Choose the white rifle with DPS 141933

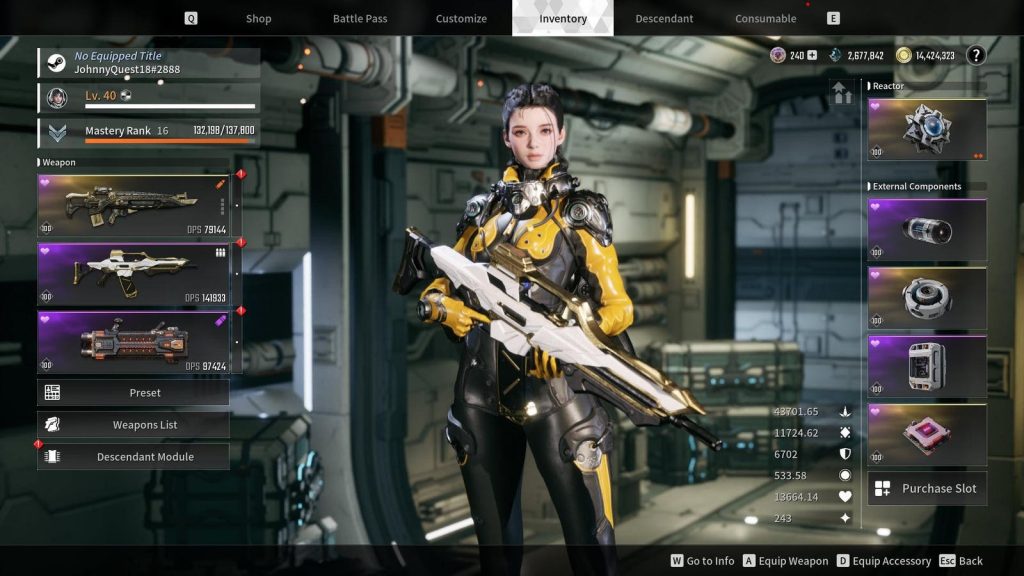click(x=133, y=274)
